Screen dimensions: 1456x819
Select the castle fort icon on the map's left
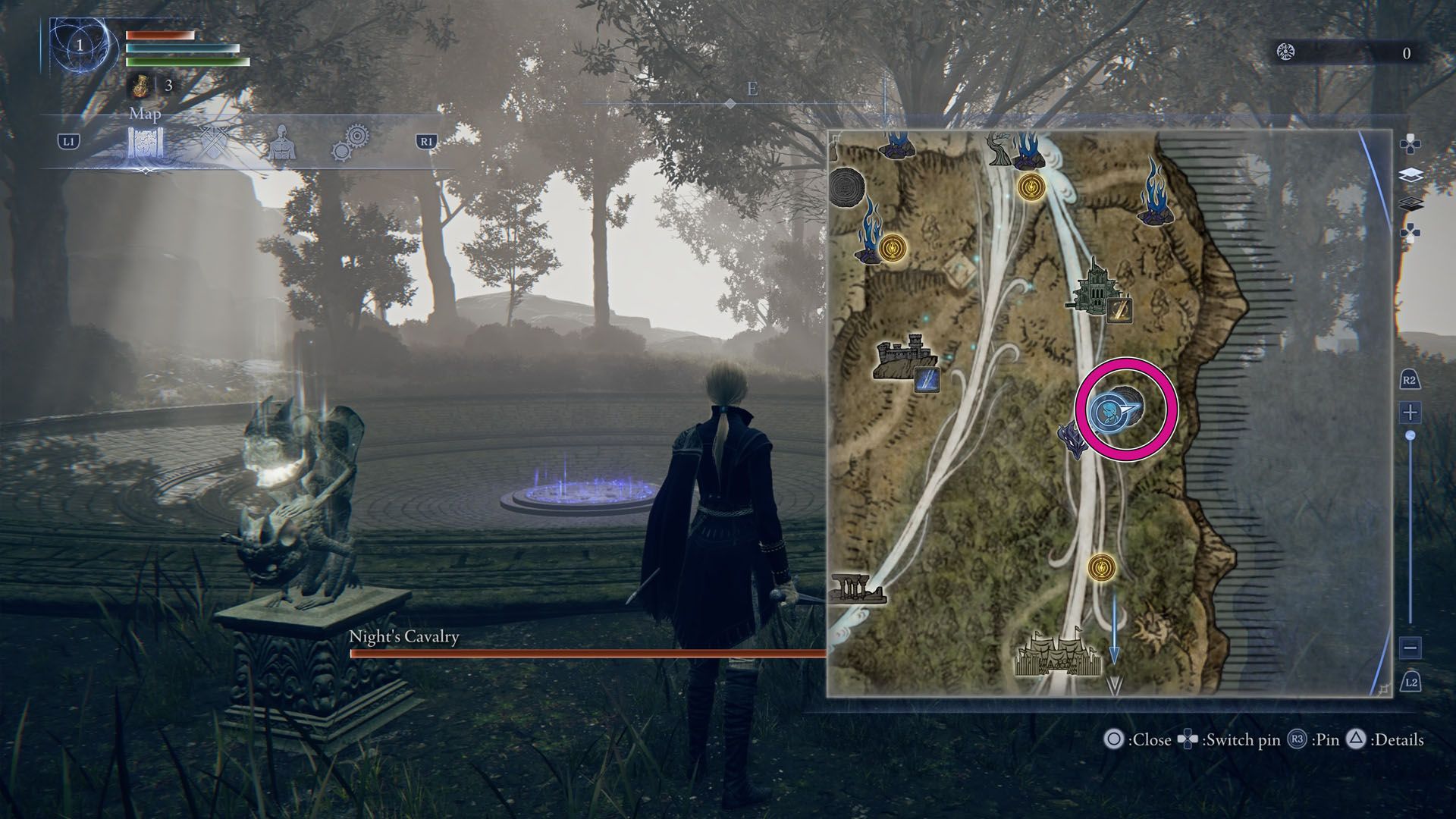coord(903,356)
